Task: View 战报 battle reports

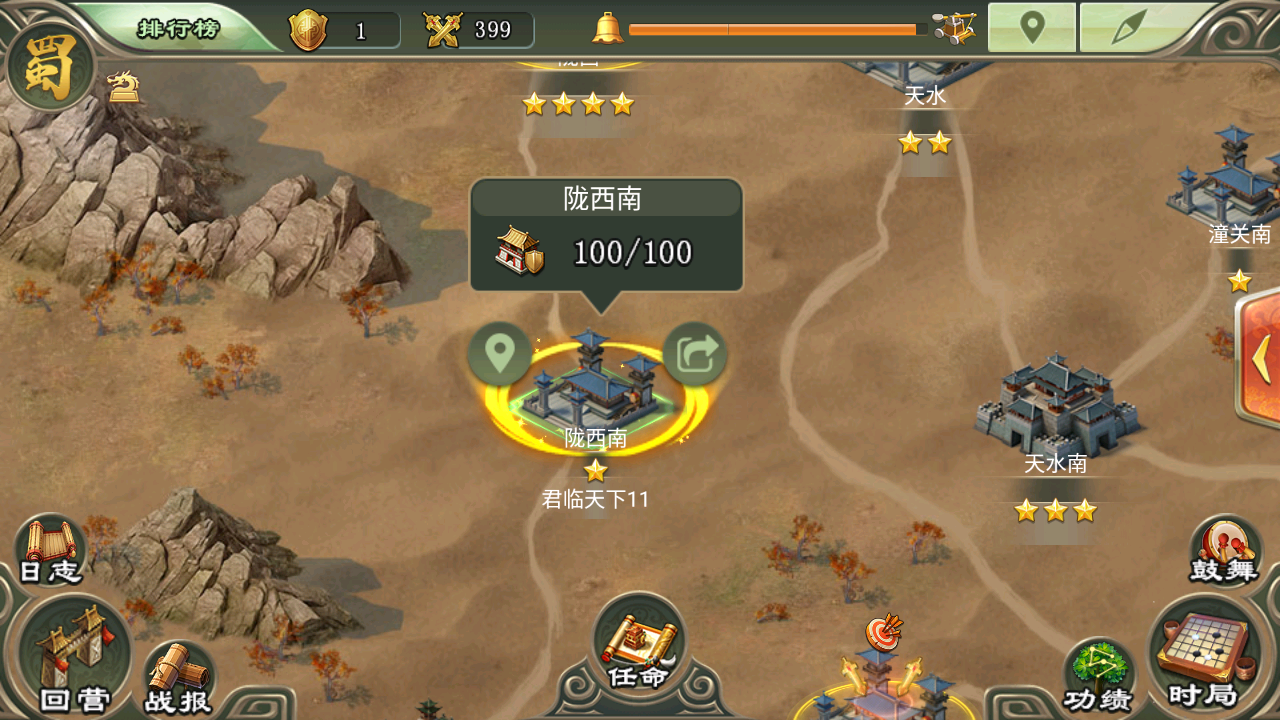Action: point(180,678)
